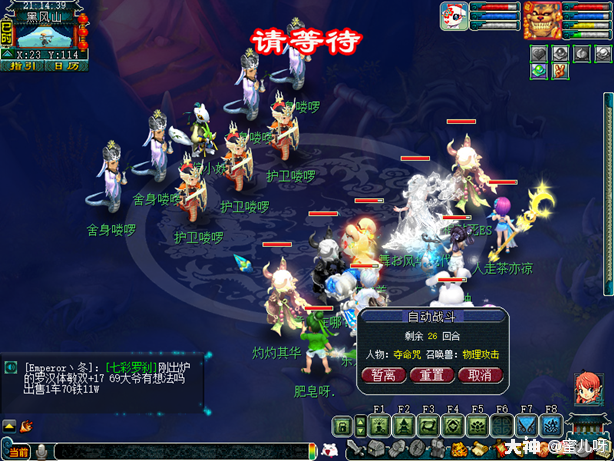
Task: Click the 重置 reset button
Action: [x=431, y=375]
